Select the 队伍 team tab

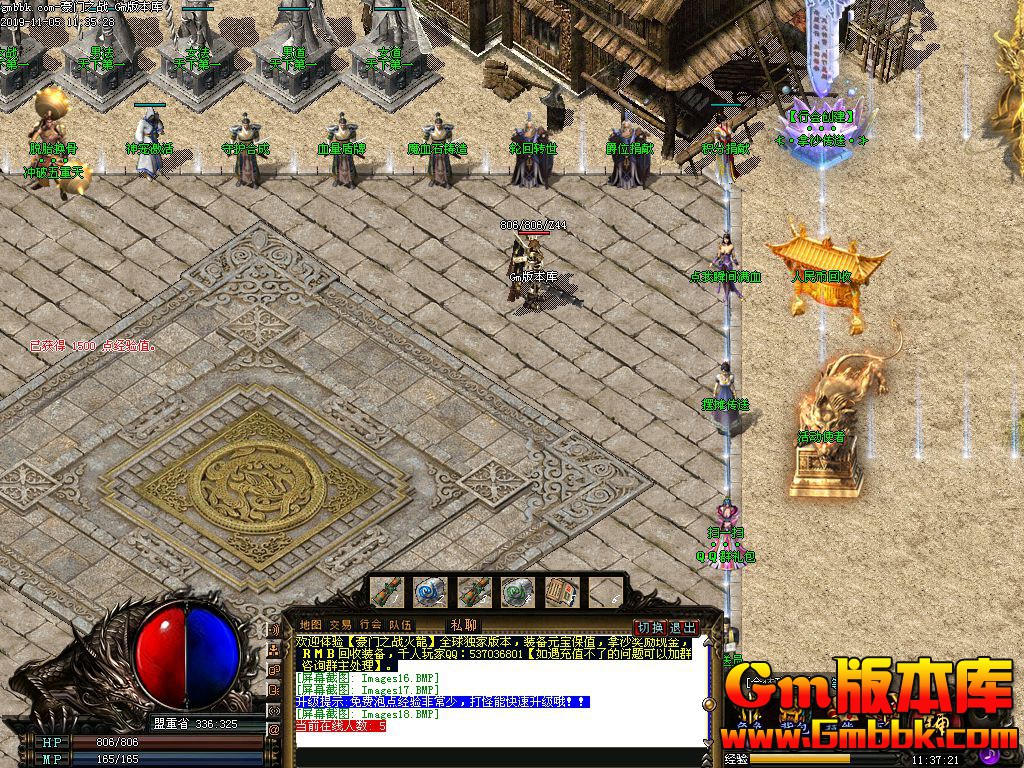(x=400, y=625)
